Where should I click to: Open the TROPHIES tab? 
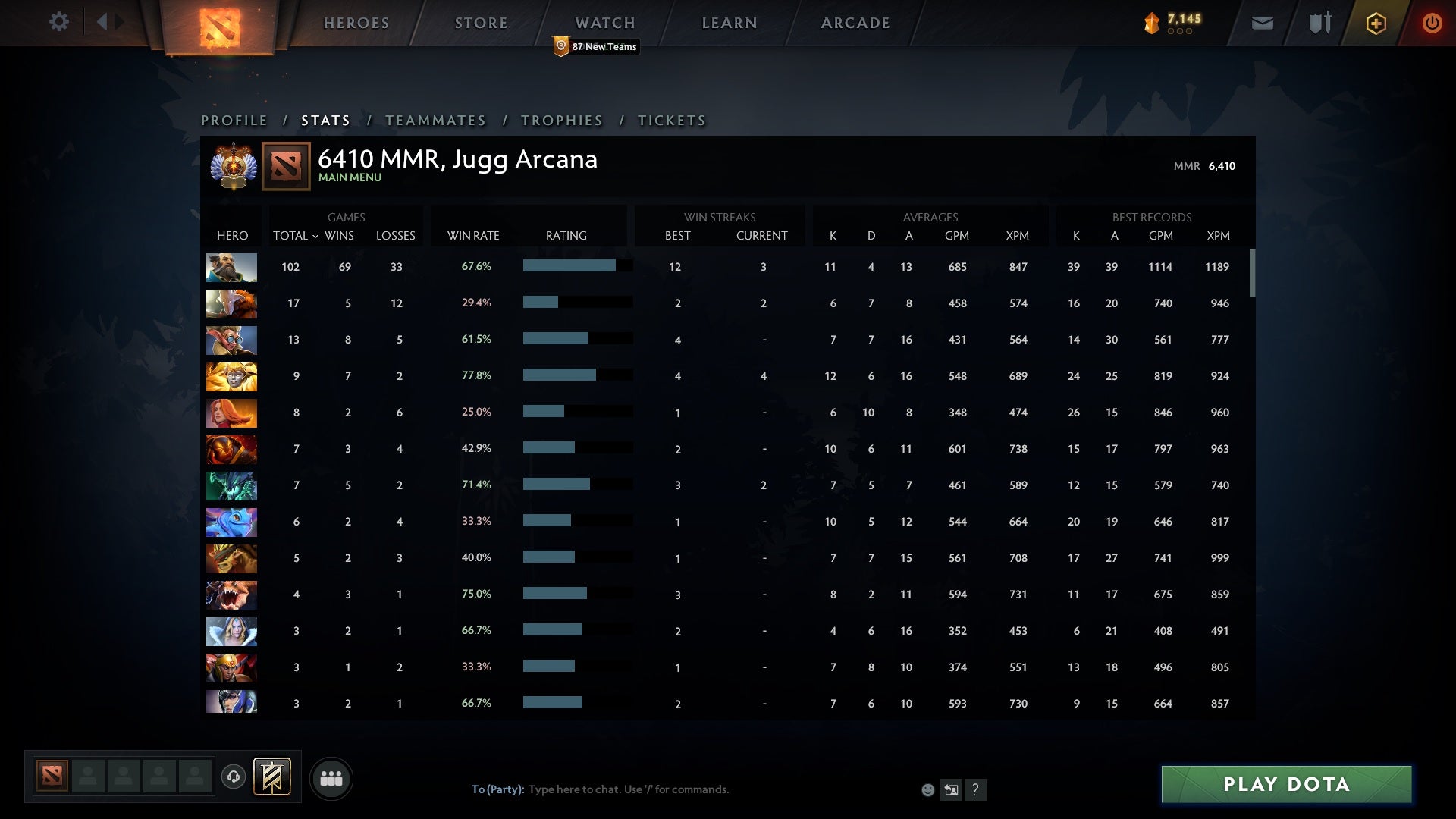(x=561, y=120)
